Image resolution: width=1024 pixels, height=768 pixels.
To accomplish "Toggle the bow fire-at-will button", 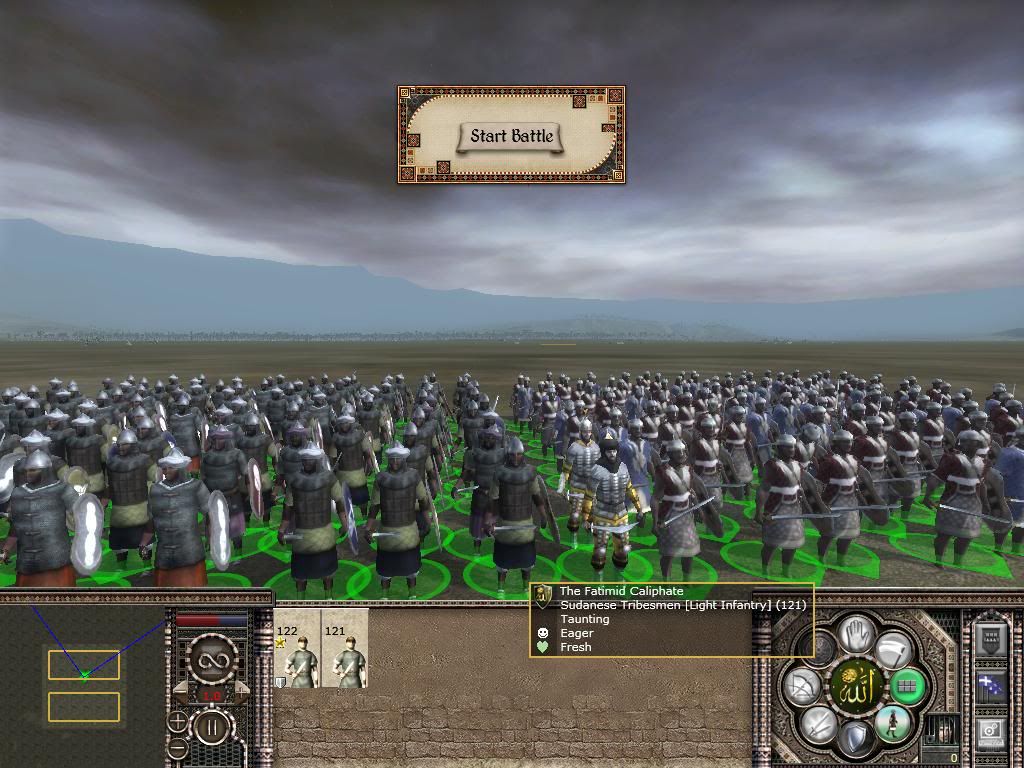I will [802, 687].
